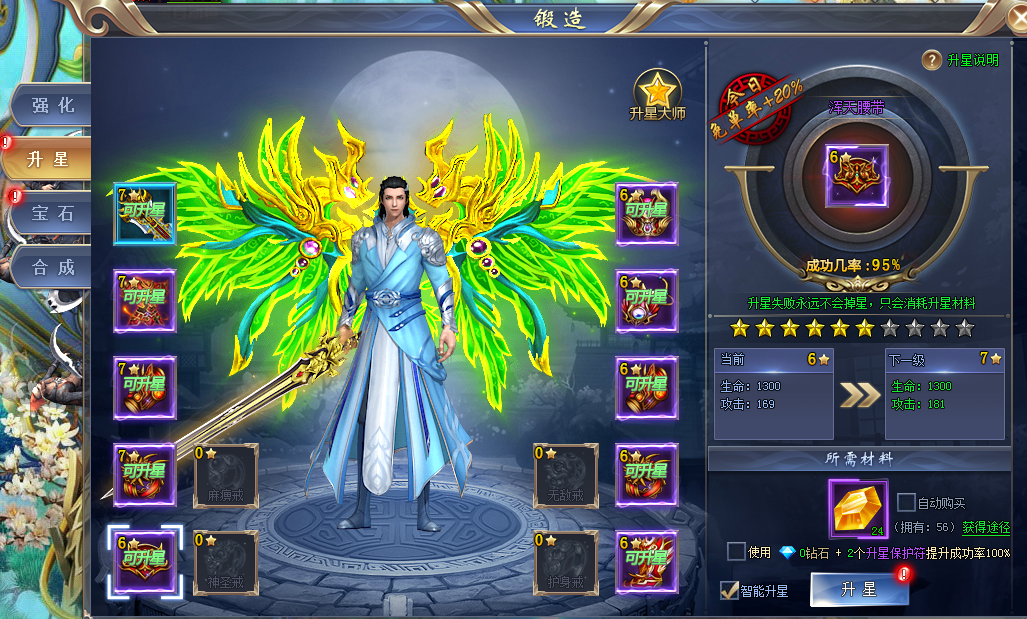Select the 7-star weapon equipment slot

pos(144,213)
